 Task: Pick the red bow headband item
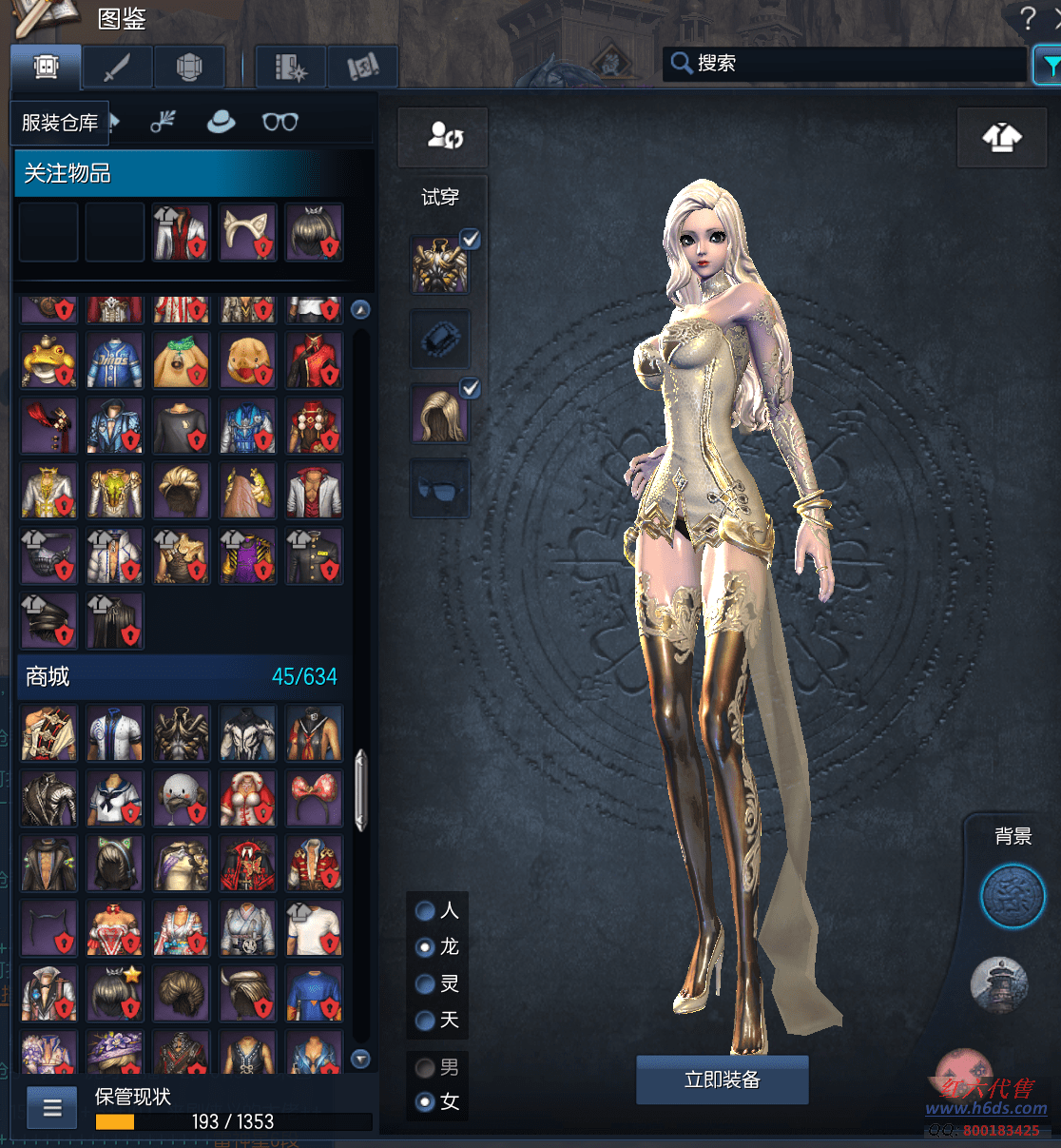(314, 798)
